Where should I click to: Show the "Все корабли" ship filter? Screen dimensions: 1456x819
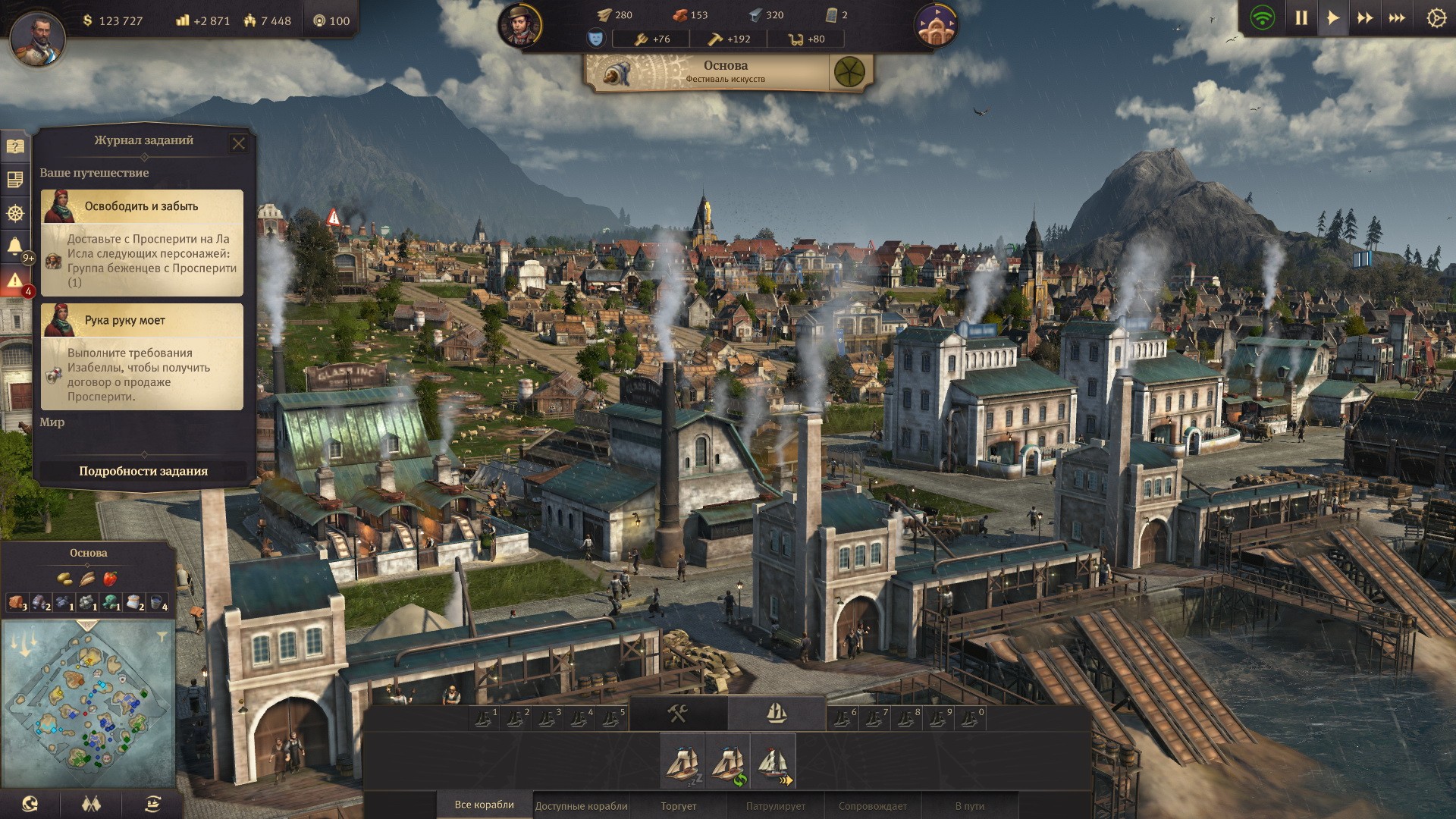pos(484,805)
